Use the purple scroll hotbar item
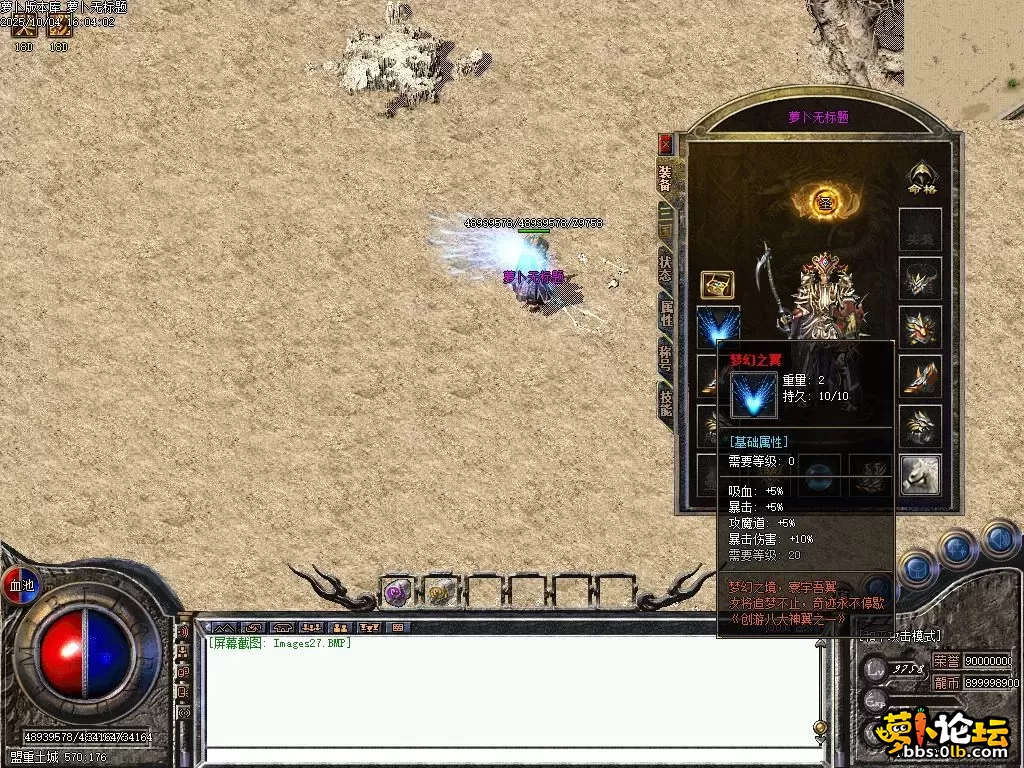The height and width of the screenshot is (768, 1024). pos(396,593)
